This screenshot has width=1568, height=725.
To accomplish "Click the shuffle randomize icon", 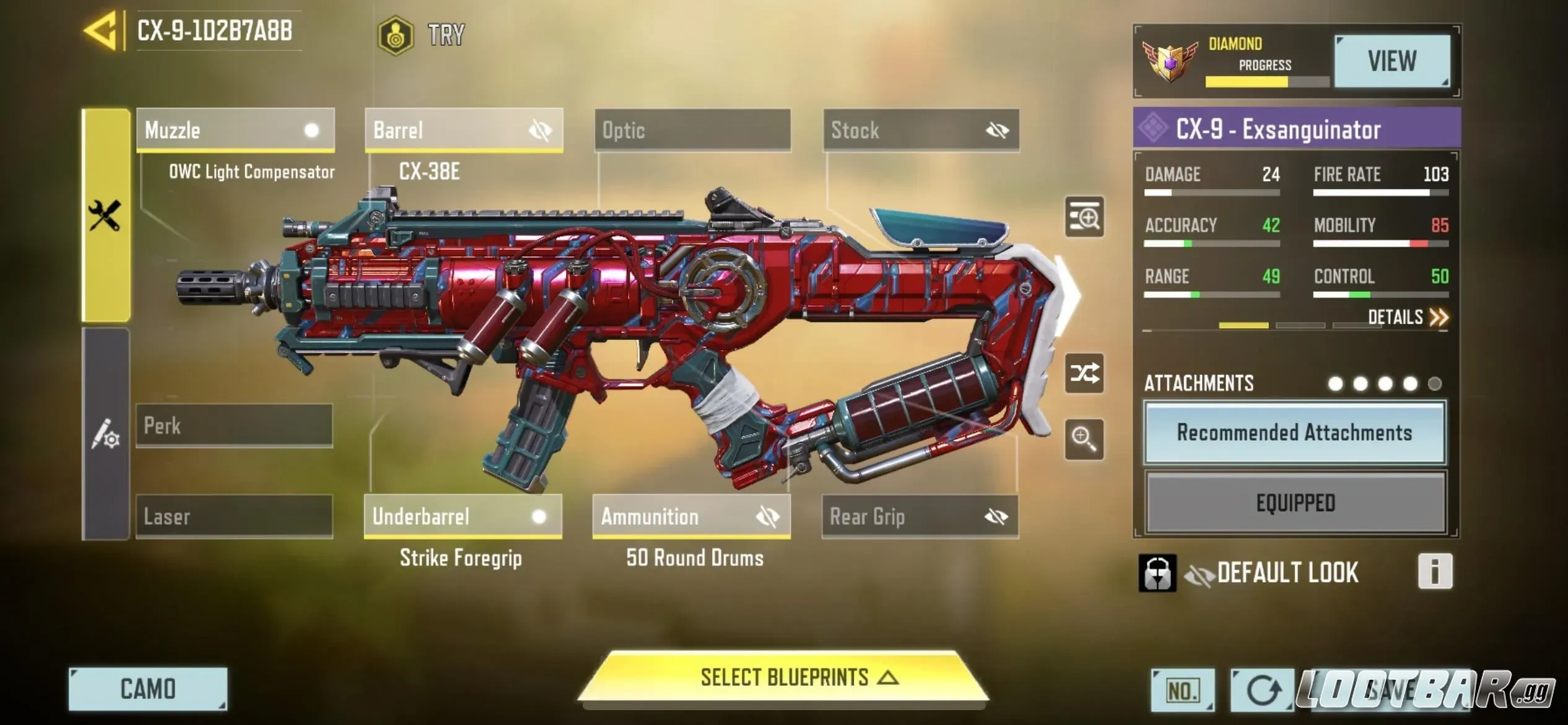I will pyautogui.click(x=1084, y=373).
